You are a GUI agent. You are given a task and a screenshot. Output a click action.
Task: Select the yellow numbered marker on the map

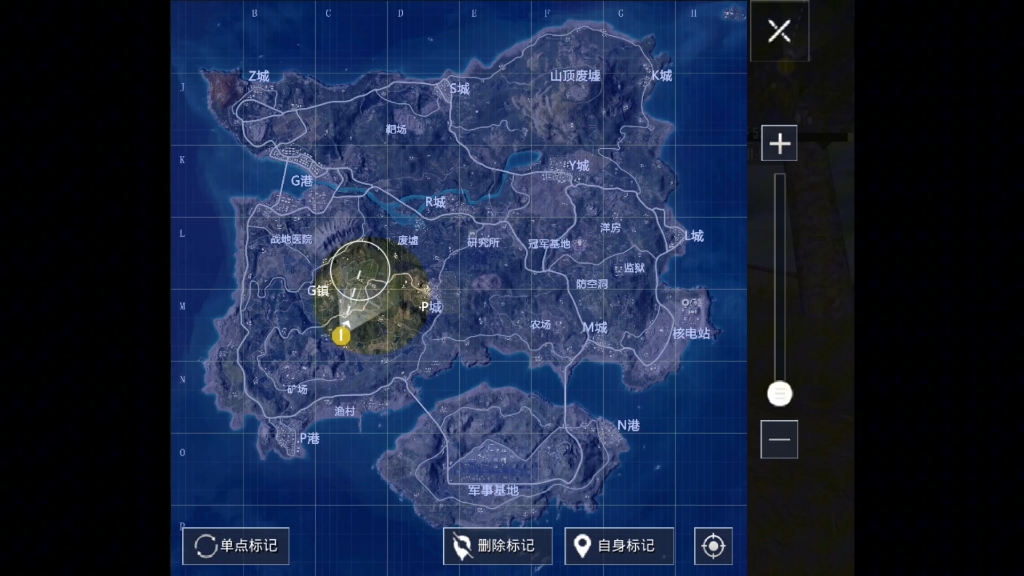click(x=342, y=335)
